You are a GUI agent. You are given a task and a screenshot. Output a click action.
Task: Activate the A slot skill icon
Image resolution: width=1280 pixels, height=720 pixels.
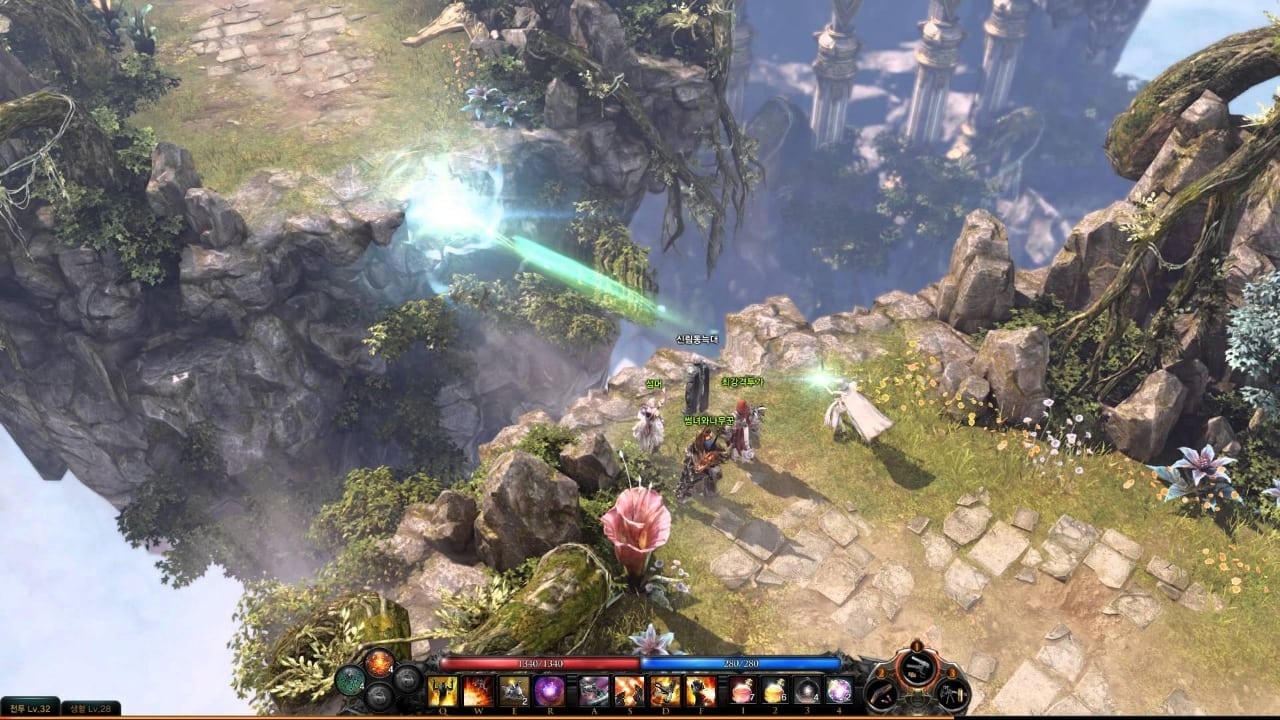coord(594,690)
